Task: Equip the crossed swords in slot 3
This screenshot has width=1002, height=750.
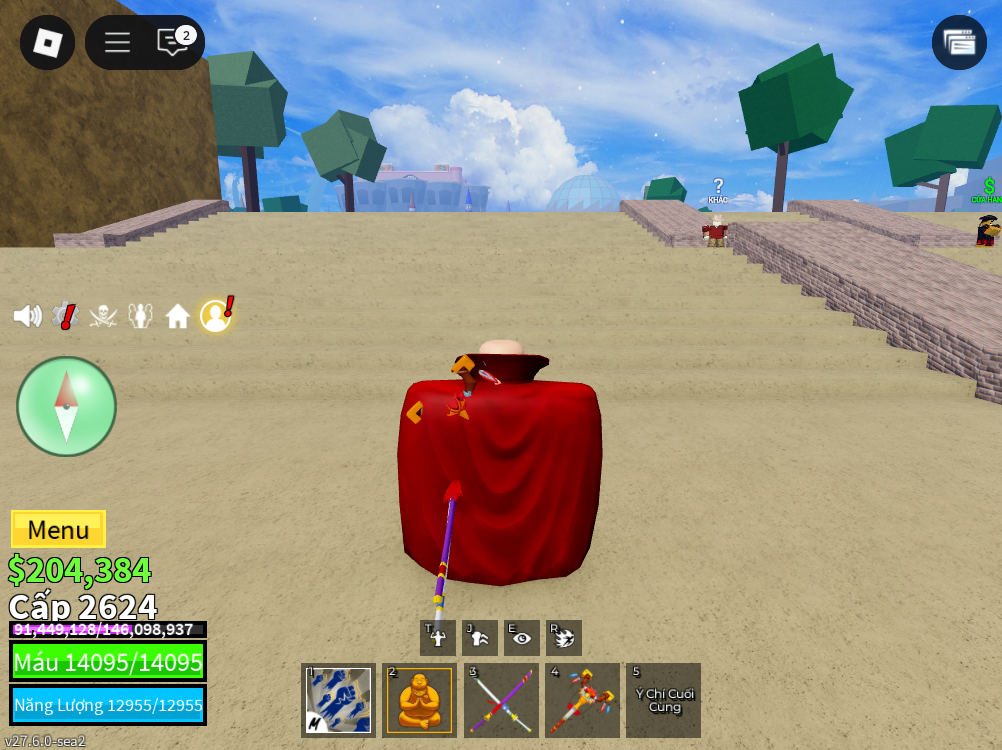Action: click(x=501, y=700)
